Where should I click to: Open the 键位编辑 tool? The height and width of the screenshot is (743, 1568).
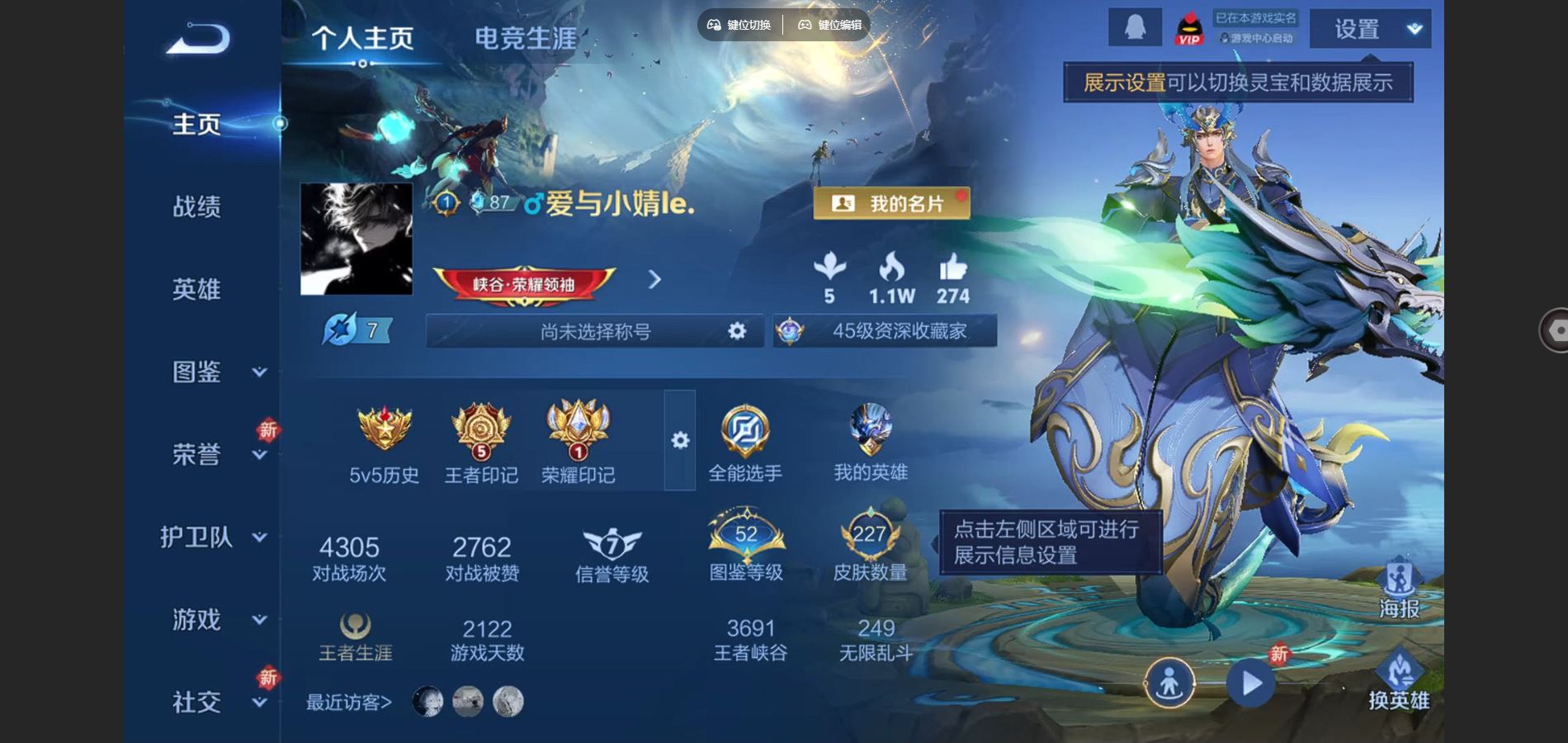coord(828,26)
